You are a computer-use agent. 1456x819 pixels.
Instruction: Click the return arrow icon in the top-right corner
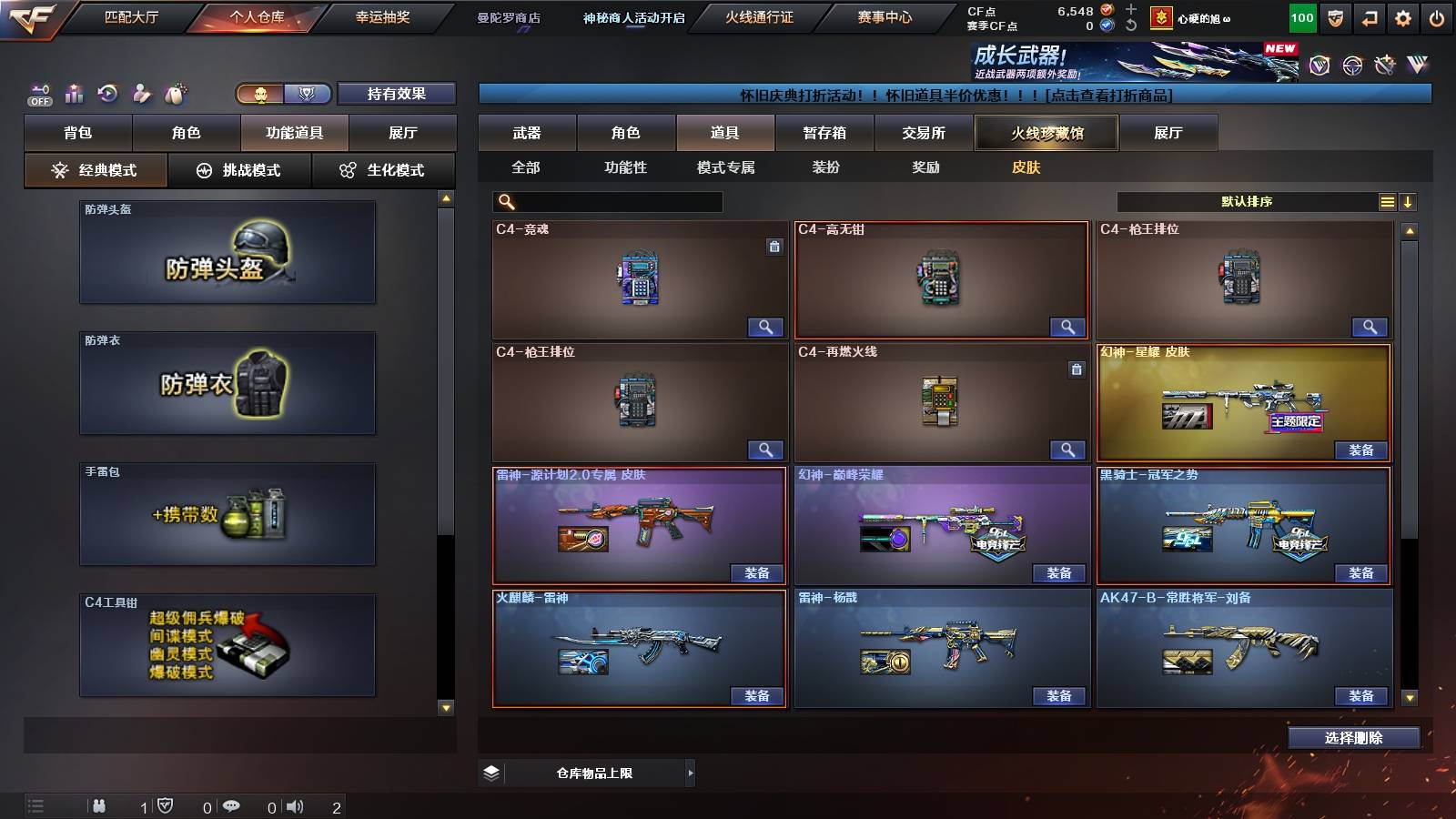(1368, 18)
